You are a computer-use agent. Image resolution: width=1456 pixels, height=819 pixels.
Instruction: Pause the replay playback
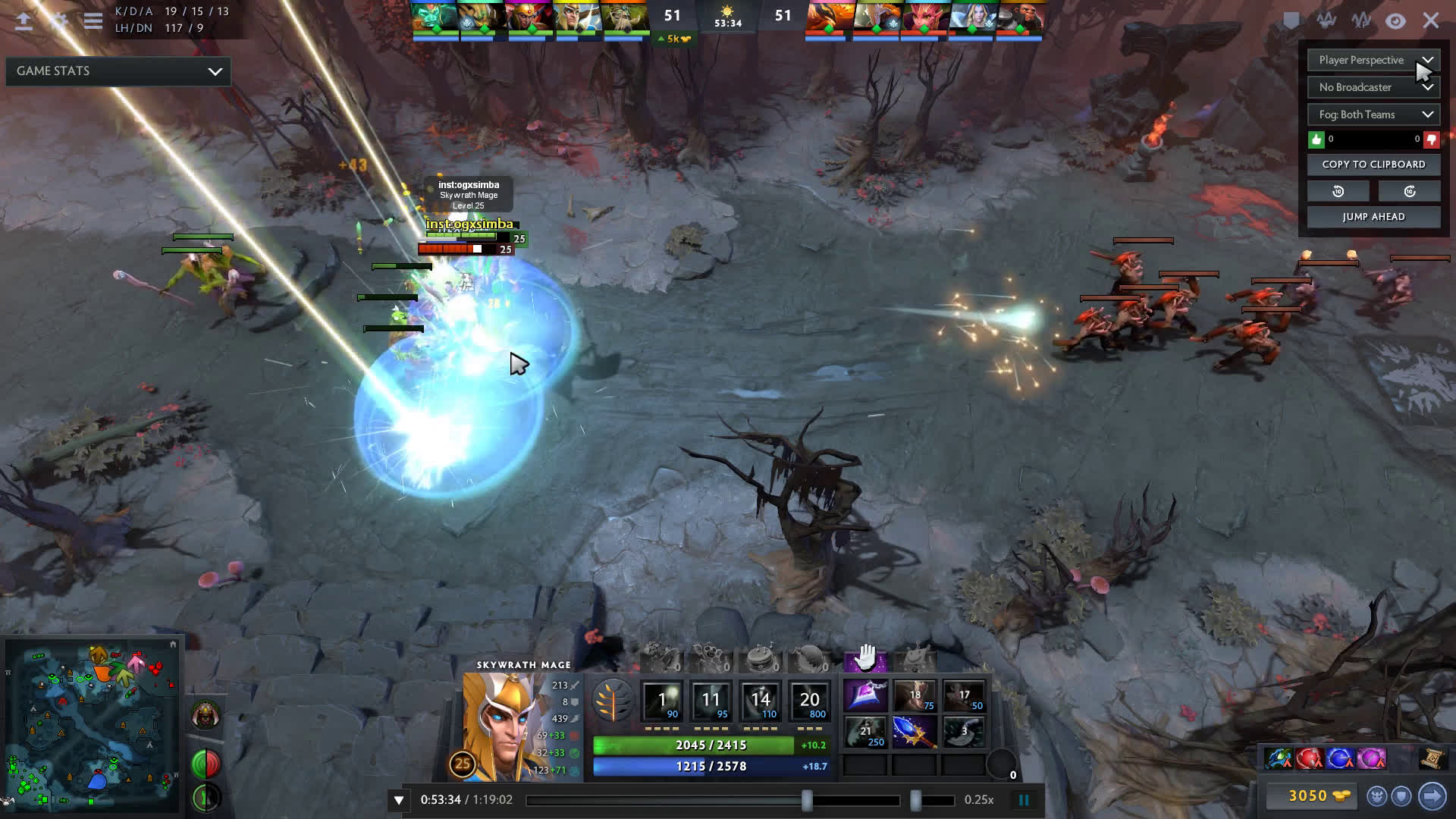[1024, 800]
